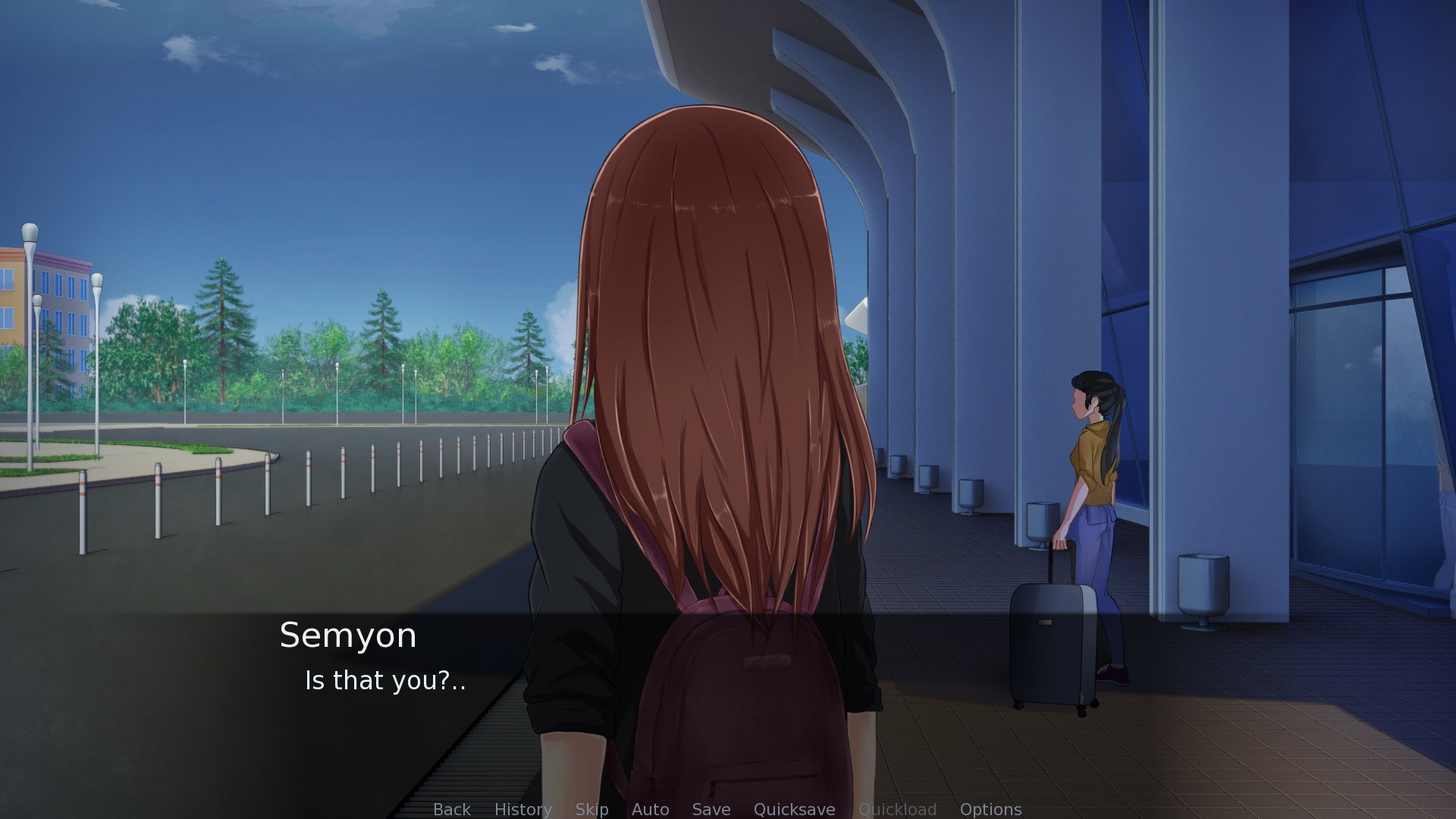Open the History dialogue log
This screenshot has height=819, width=1456.
[522, 809]
